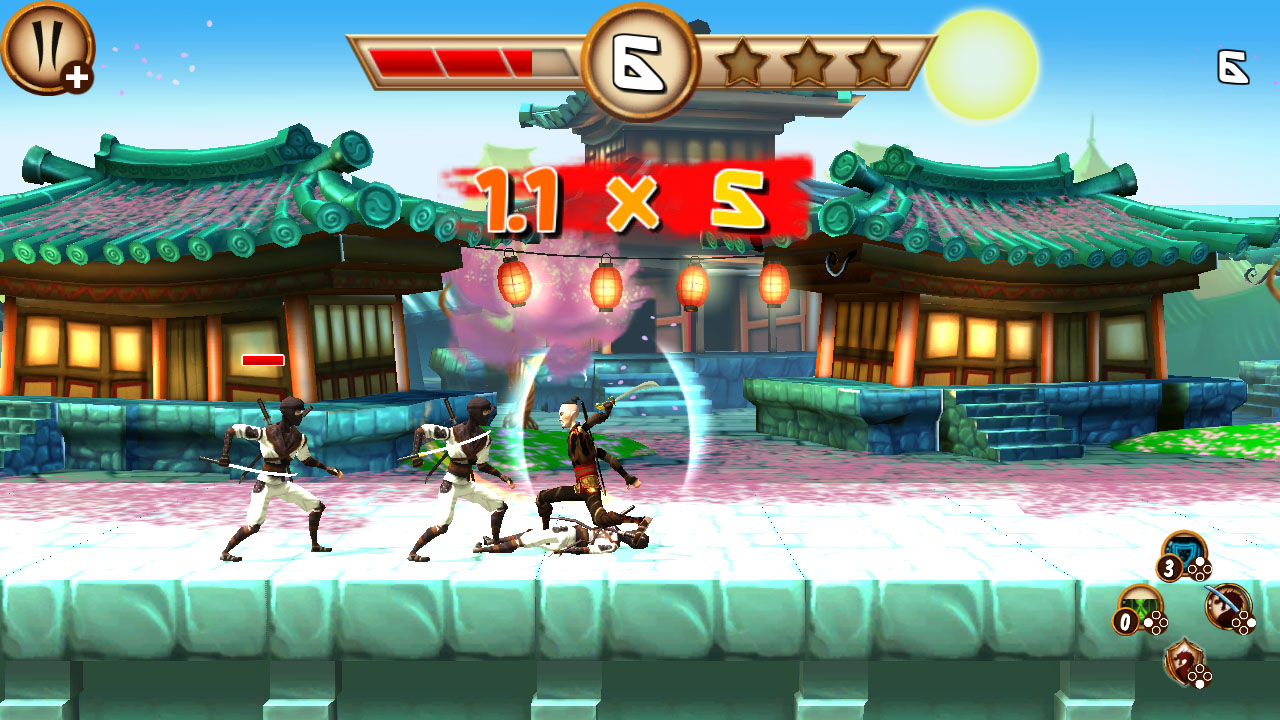This screenshot has height=720, width=1280.
Task: Tap the red health progress bar
Action: click(x=450, y=60)
